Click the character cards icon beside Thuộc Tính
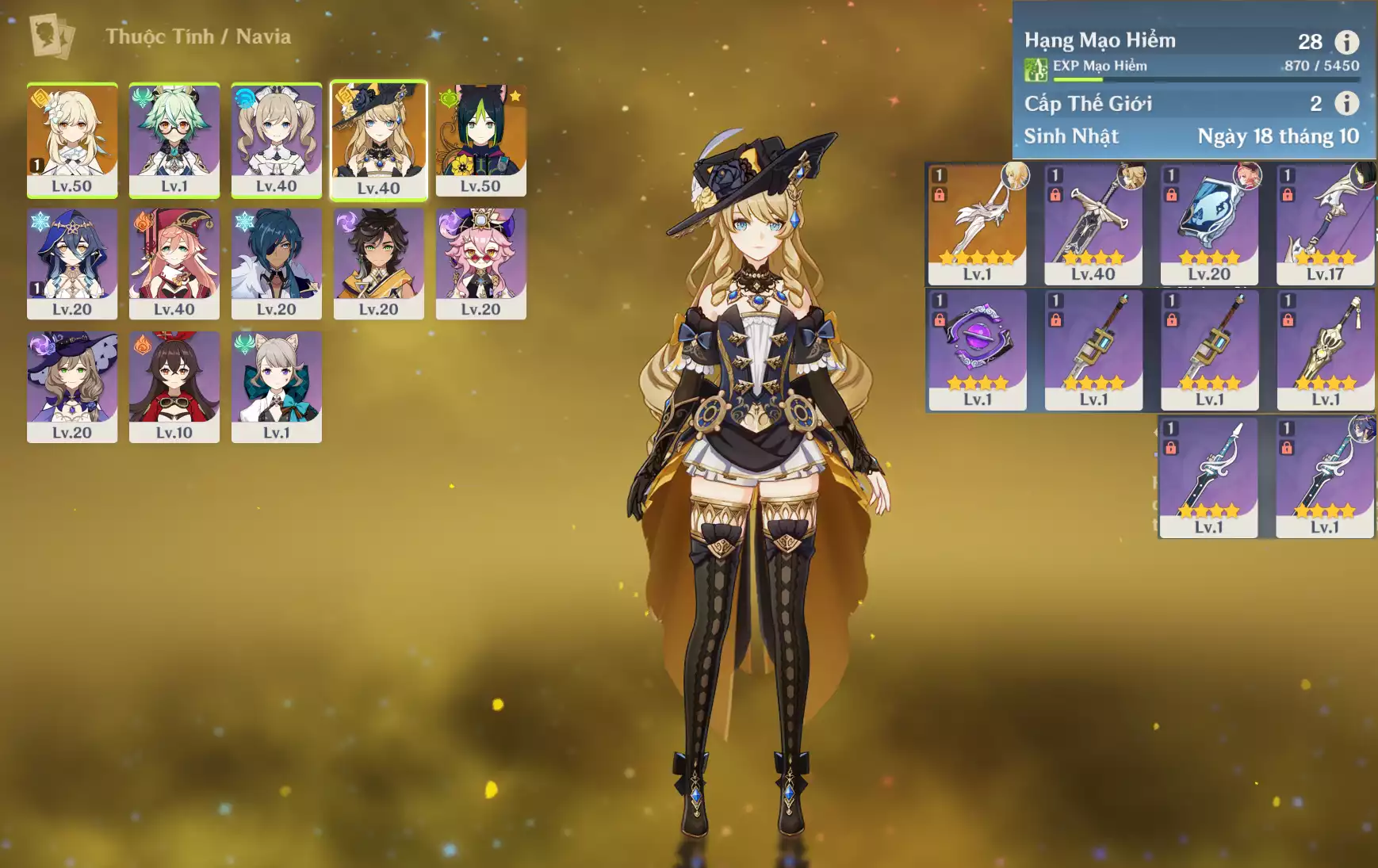Viewport: 1378px width, 868px height. [52, 36]
